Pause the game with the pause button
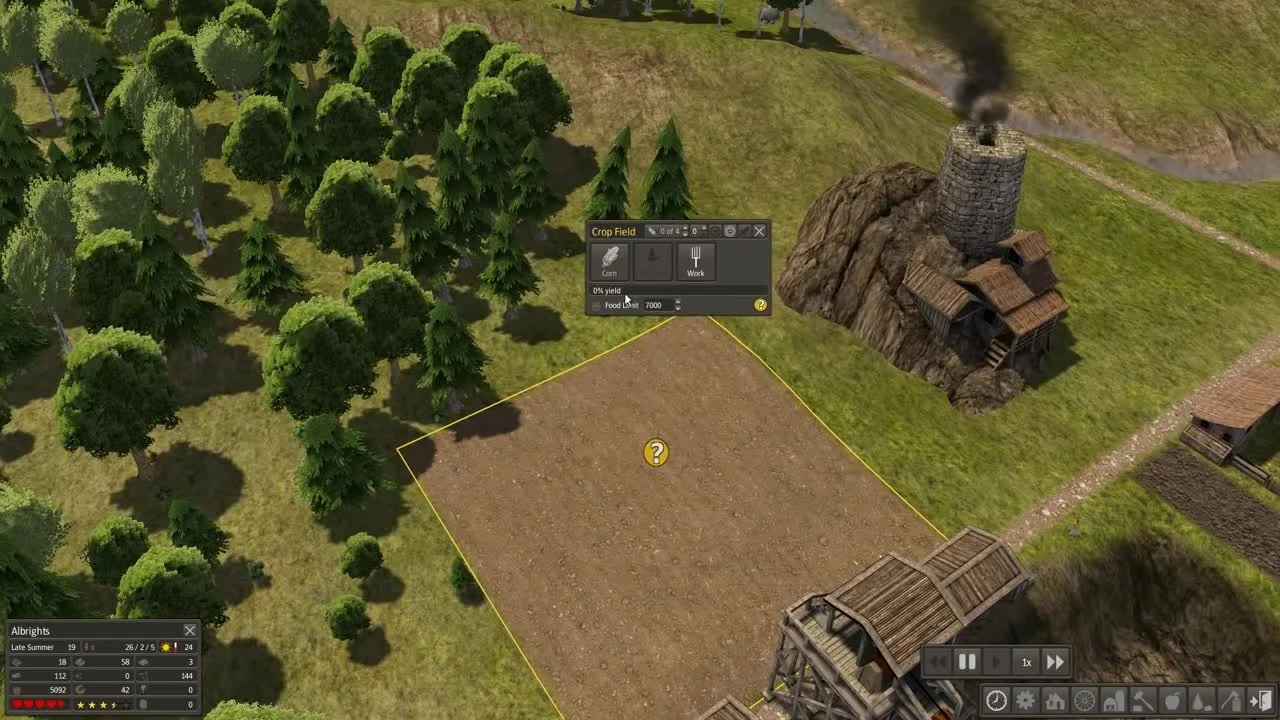The height and width of the screenshot is (720, 1280). (x=967, y=661)
